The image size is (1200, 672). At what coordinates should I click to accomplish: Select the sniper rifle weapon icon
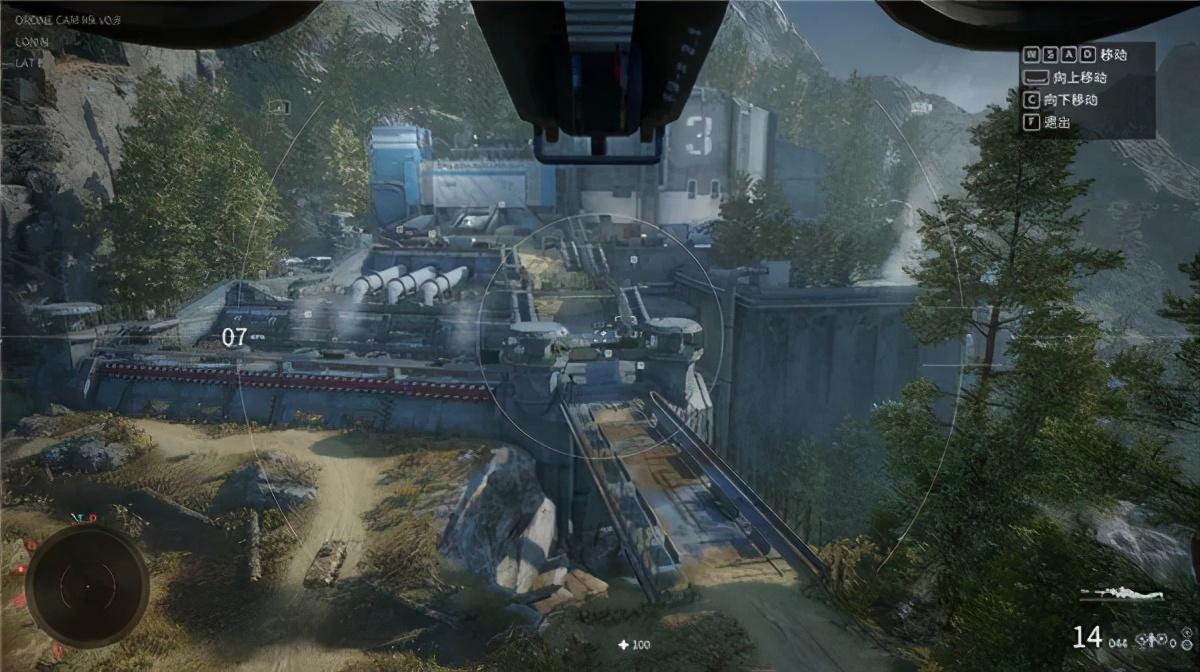(1122, 595)
